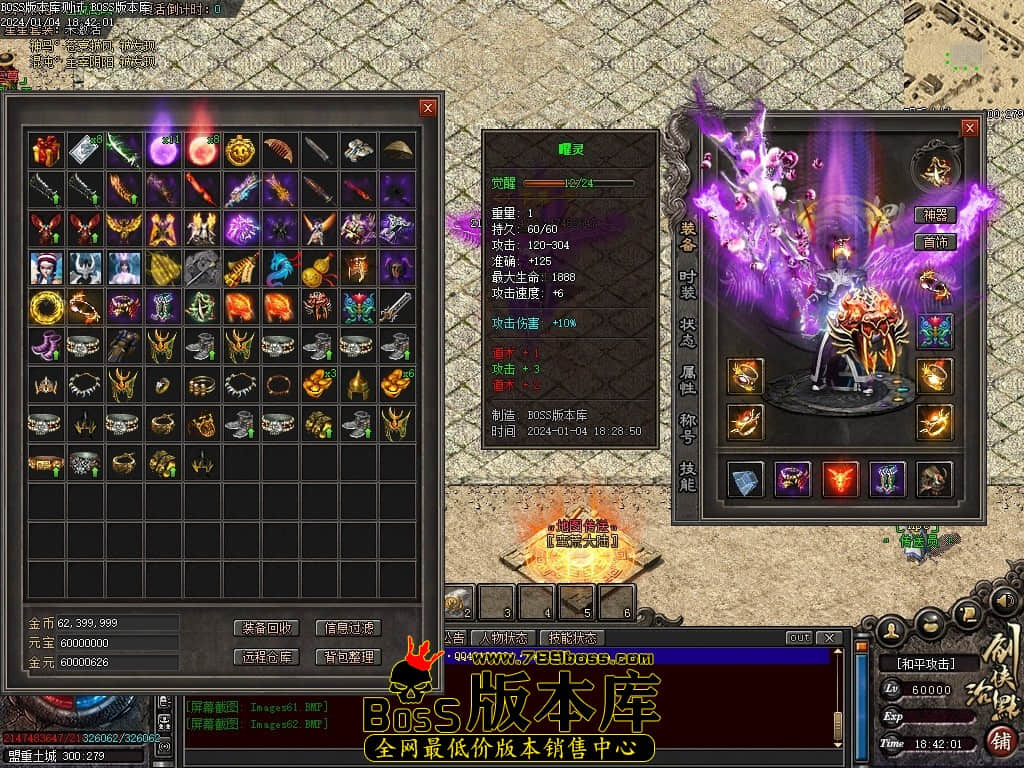Open the 人物状态 character status chat tab

pyautogui.click(x=503, y=638)
